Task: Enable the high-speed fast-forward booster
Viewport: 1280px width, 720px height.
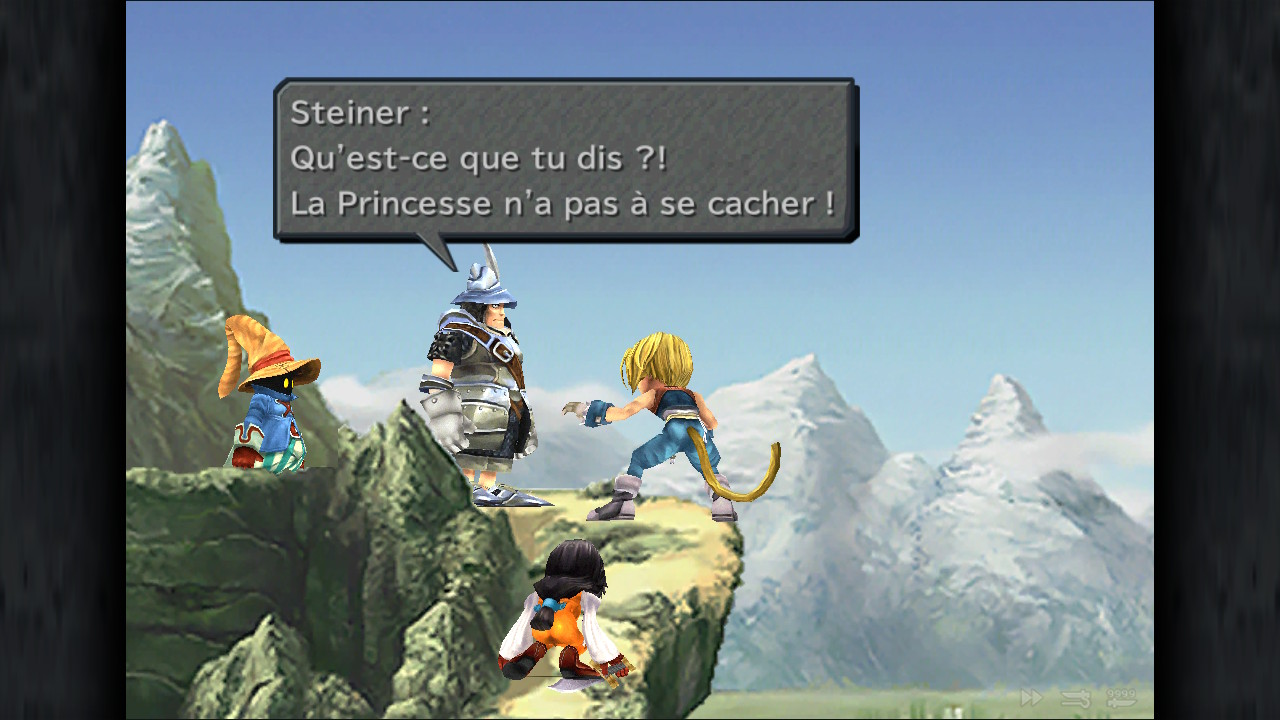Action: tap(1031, 697)
